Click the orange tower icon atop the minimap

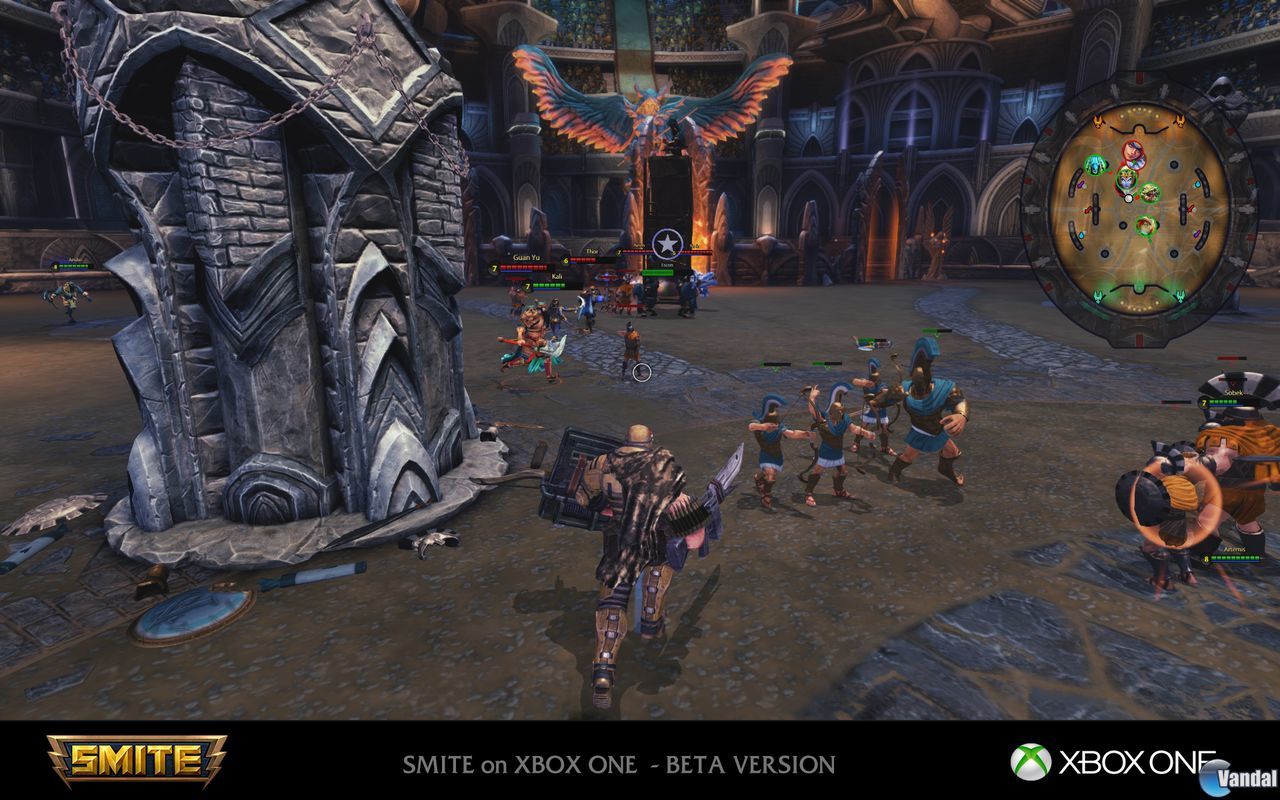[1100, 120]
